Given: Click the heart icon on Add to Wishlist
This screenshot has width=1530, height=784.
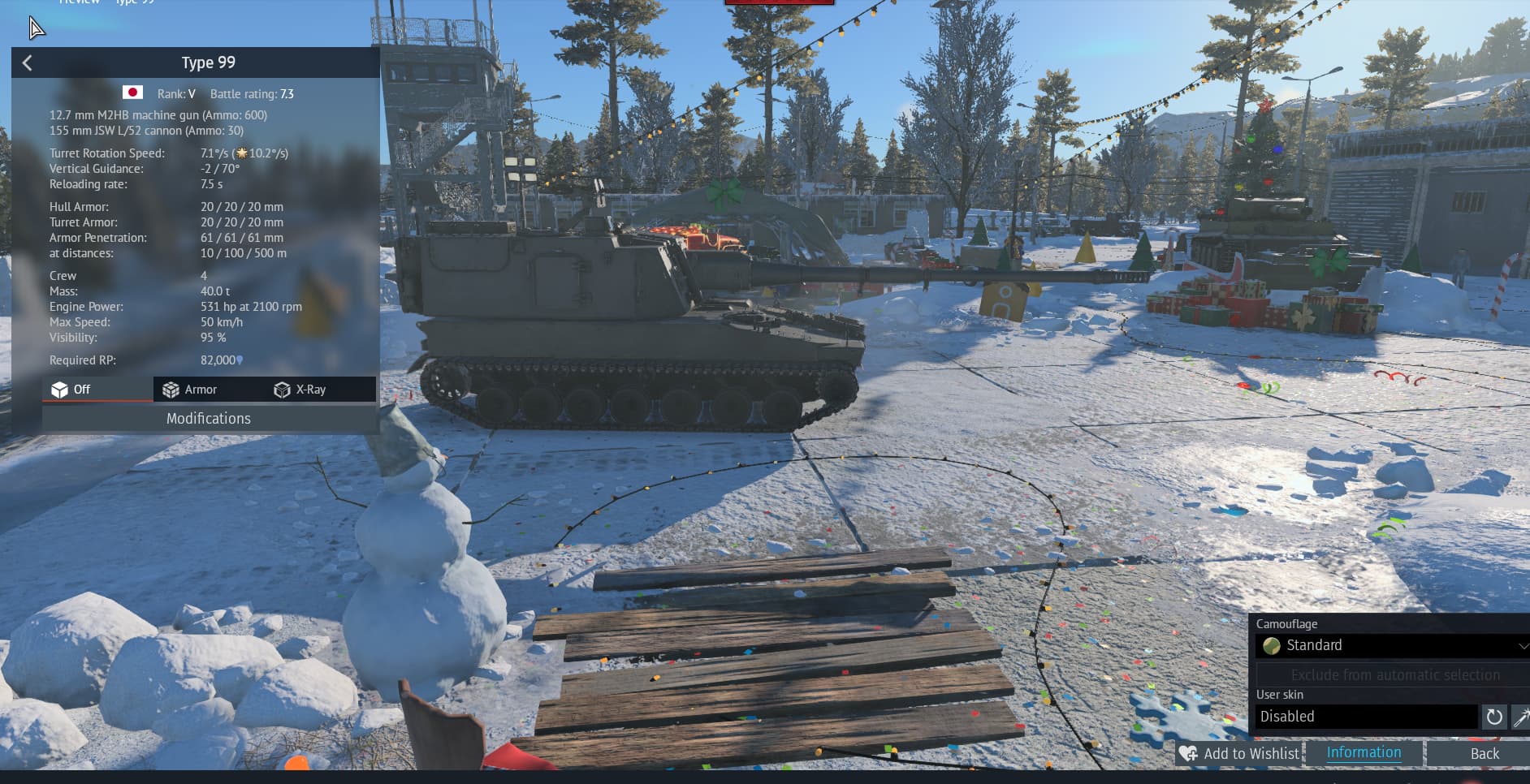Looking at the screenshot, I should tap(1188, 754).
